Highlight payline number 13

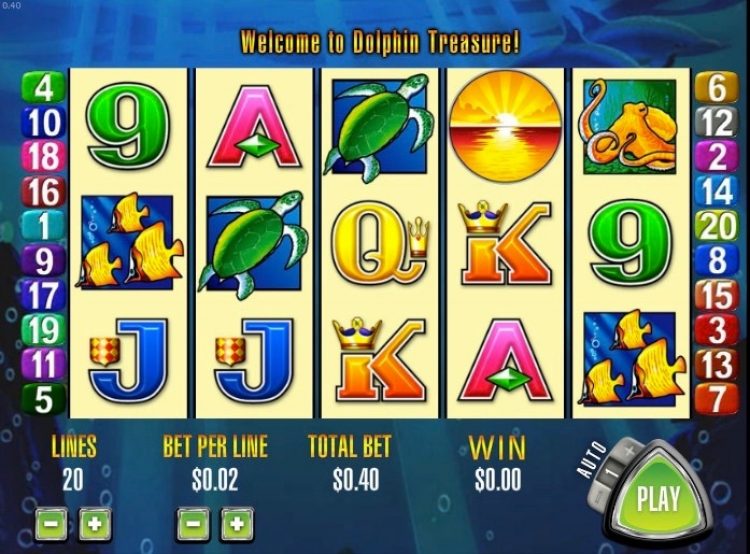click(718, 363)
